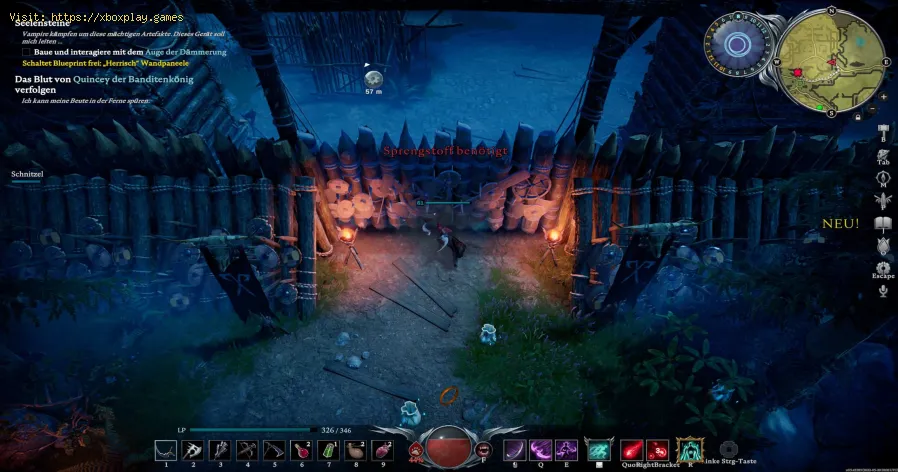898x472 pixels.
Task: Use the red potion in slot 6
Action: pos(299,450)
